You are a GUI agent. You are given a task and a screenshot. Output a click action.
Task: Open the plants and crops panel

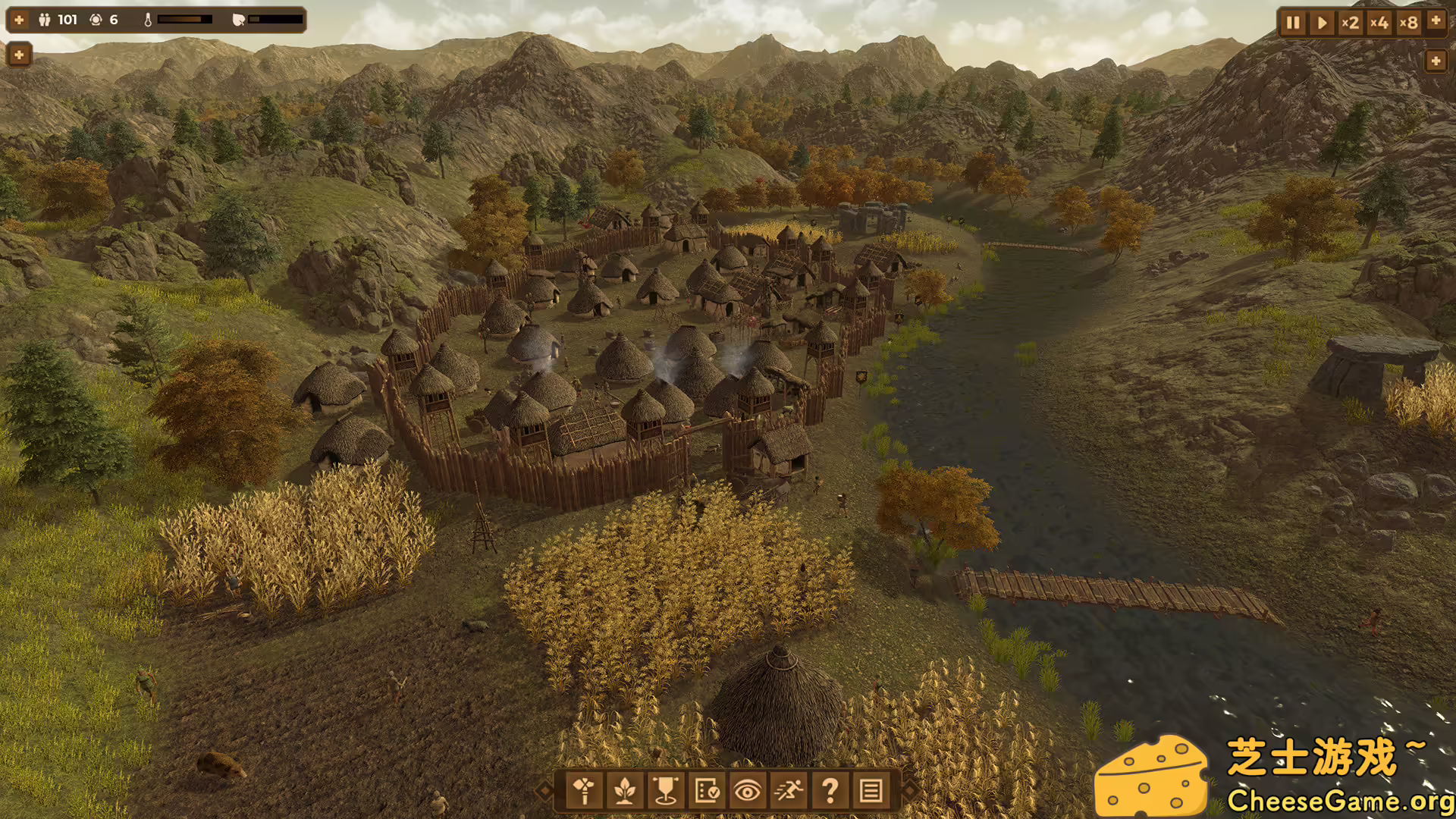(x=626, y=792)
